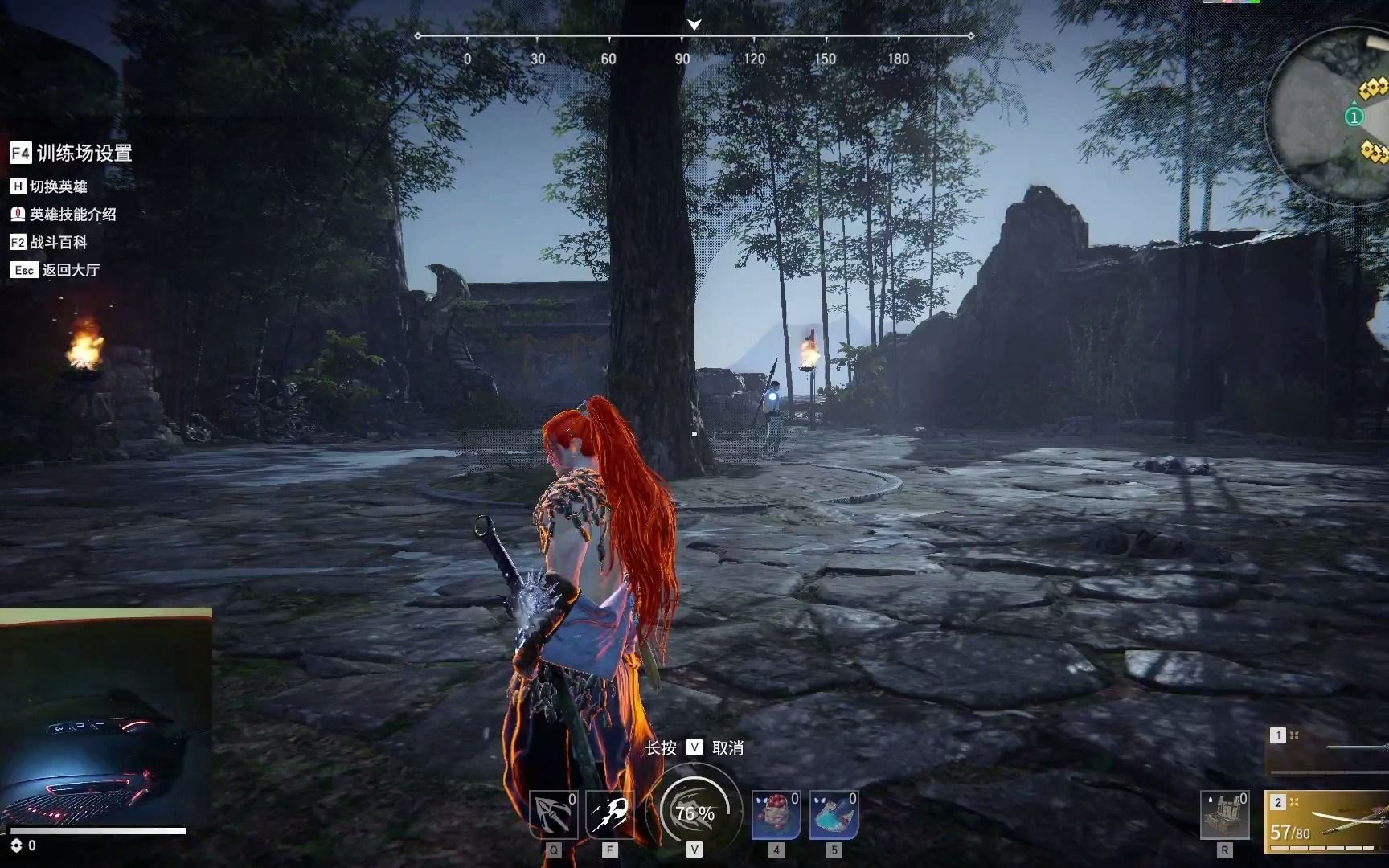This screenshot has width=1389, height=868.
Task: Use the blue armor powder consumable
Action: [834, 815]
